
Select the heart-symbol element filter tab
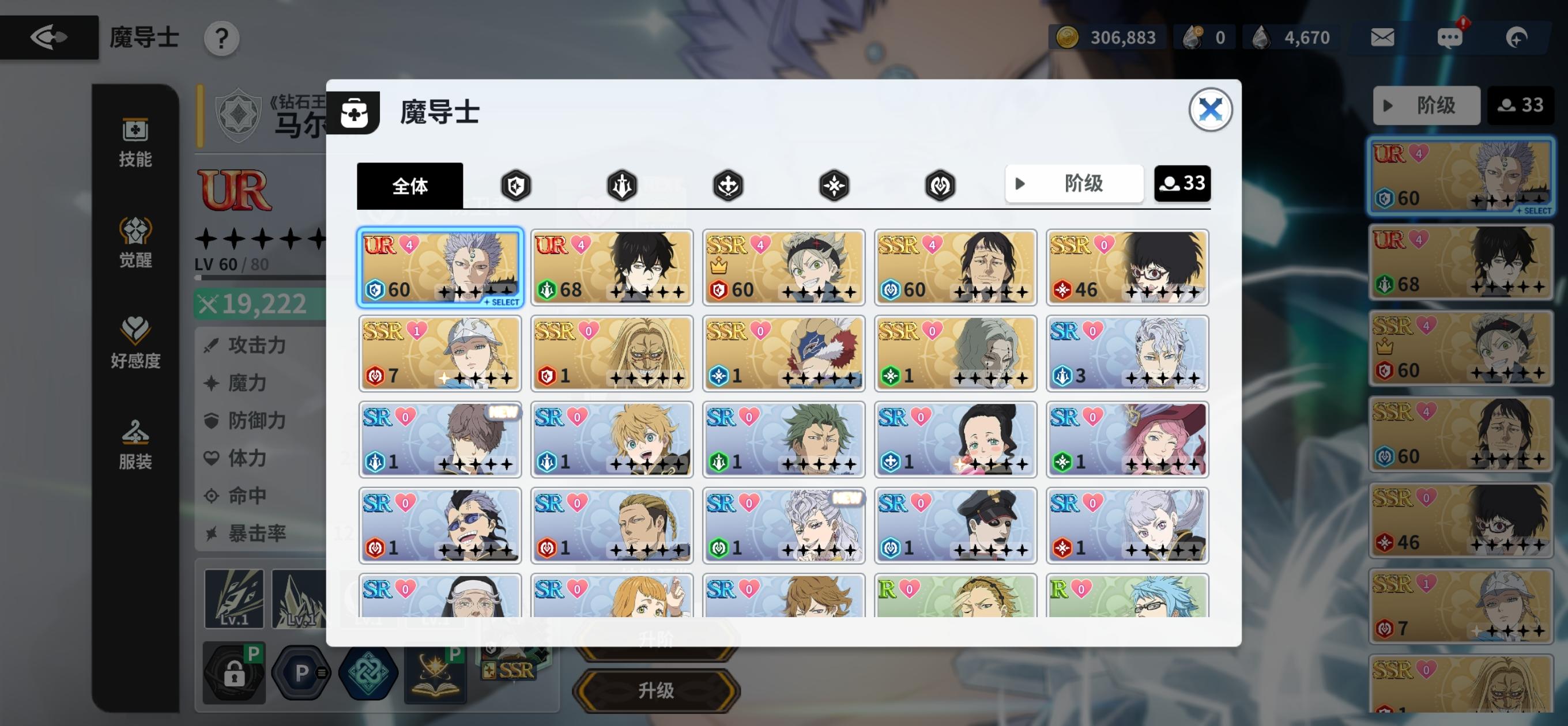click(x=940, y=186)
